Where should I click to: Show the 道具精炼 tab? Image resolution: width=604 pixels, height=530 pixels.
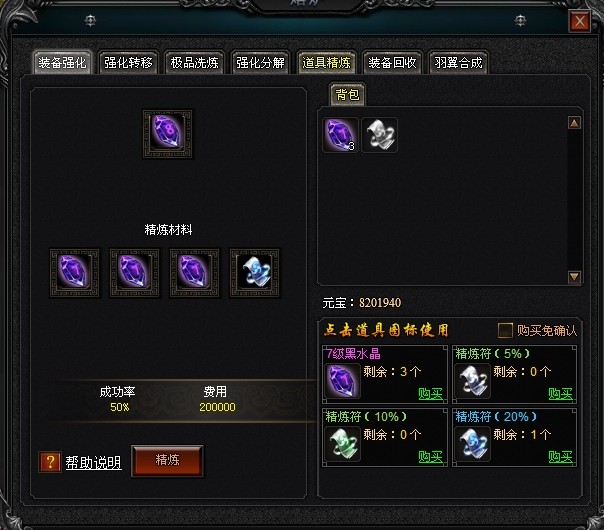(x=327, y=63)
